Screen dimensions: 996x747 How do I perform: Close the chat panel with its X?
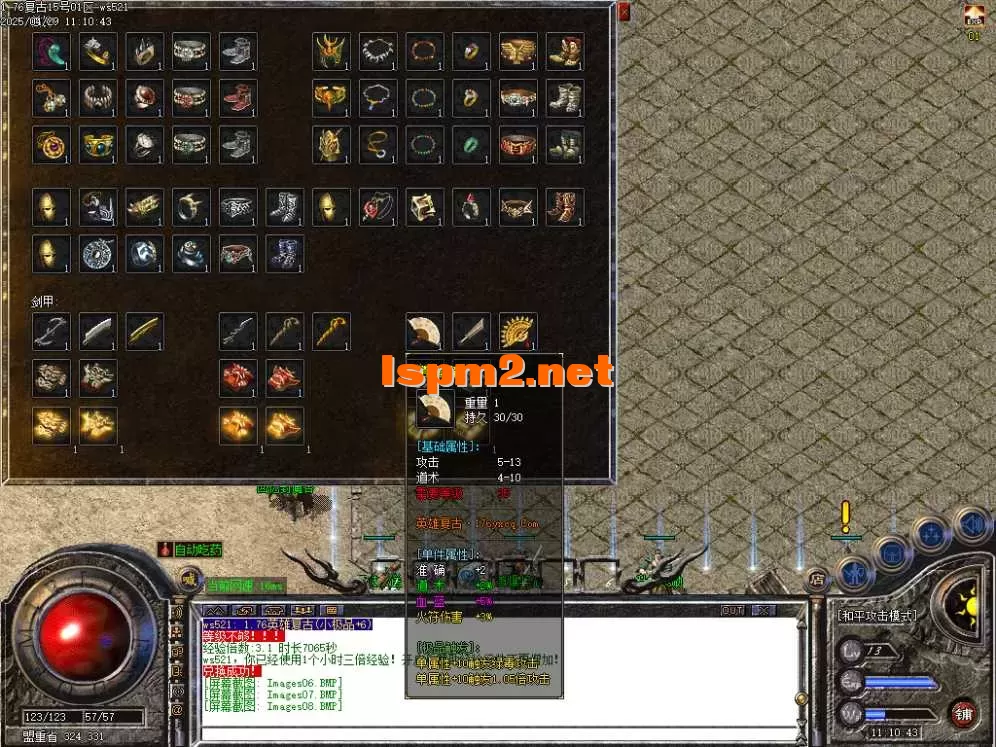tap(763, 610)
